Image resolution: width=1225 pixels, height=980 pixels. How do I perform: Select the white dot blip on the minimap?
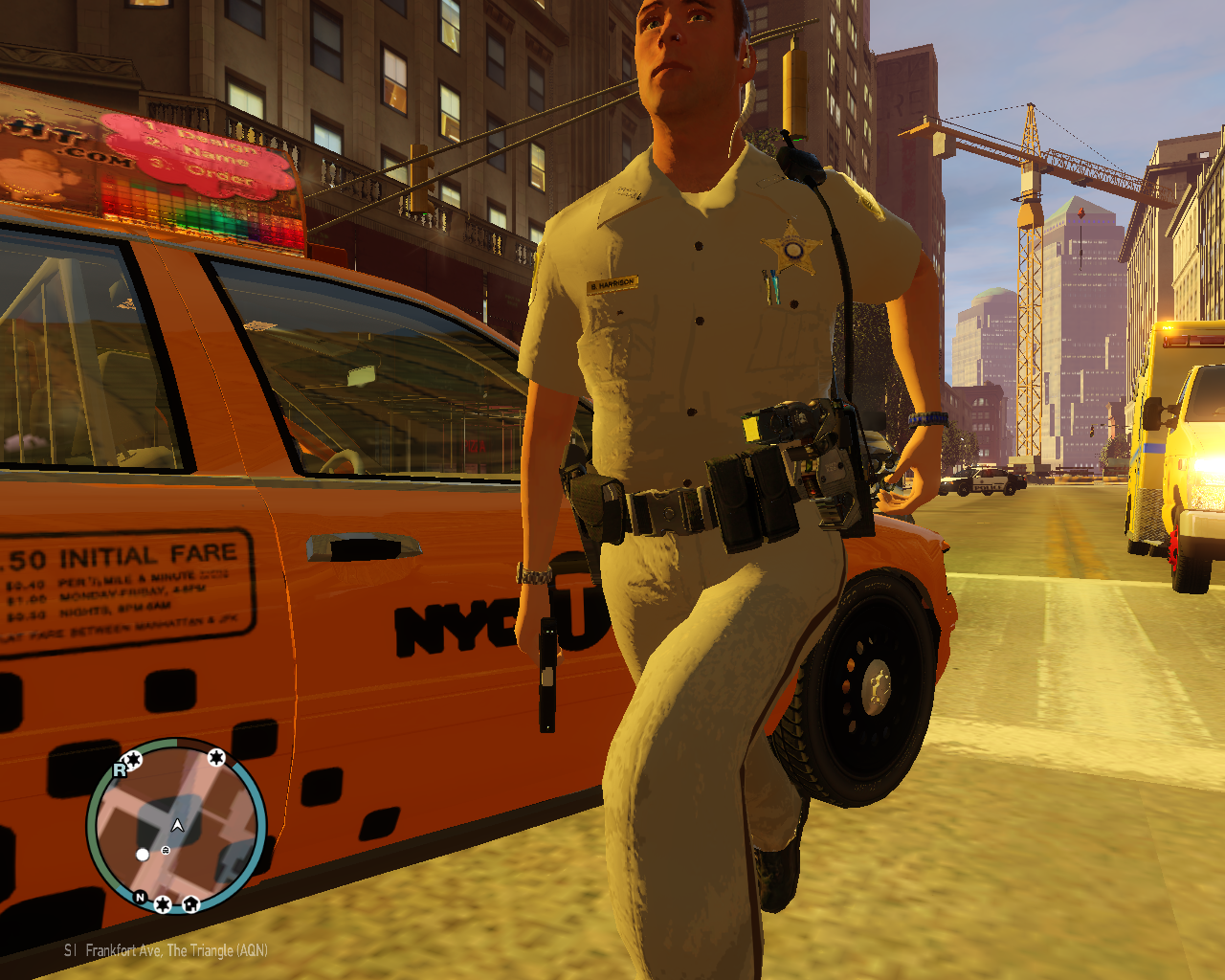pos(143,855)
